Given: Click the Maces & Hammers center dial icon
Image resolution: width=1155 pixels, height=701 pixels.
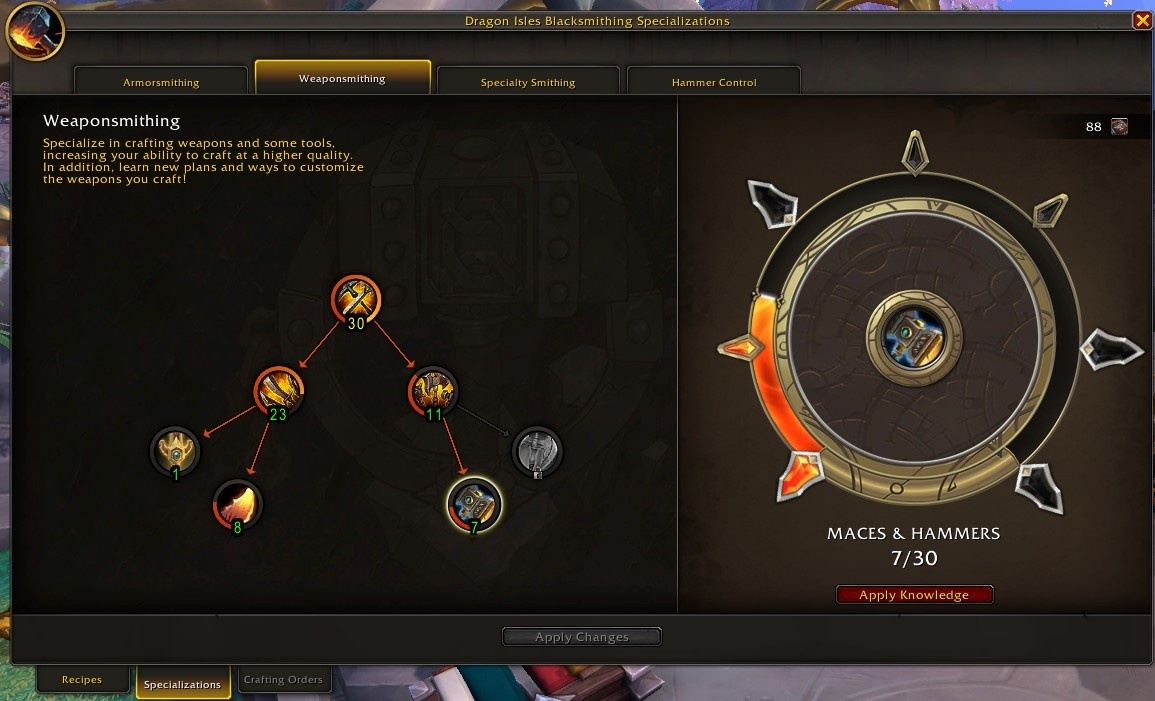Looking at the screenshot, I should click(x=913, y=338).
